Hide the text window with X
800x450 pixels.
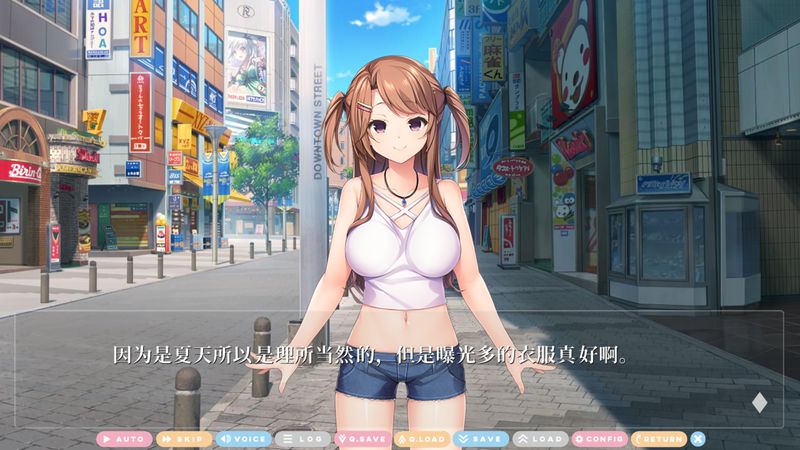(698, 438)
